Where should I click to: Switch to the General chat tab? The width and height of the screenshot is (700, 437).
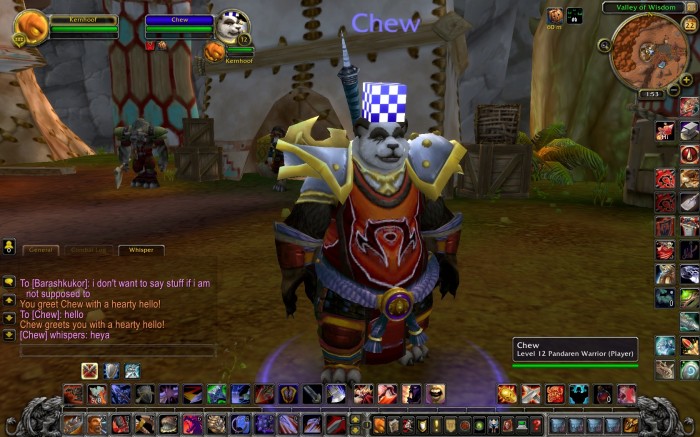[41, 250]
